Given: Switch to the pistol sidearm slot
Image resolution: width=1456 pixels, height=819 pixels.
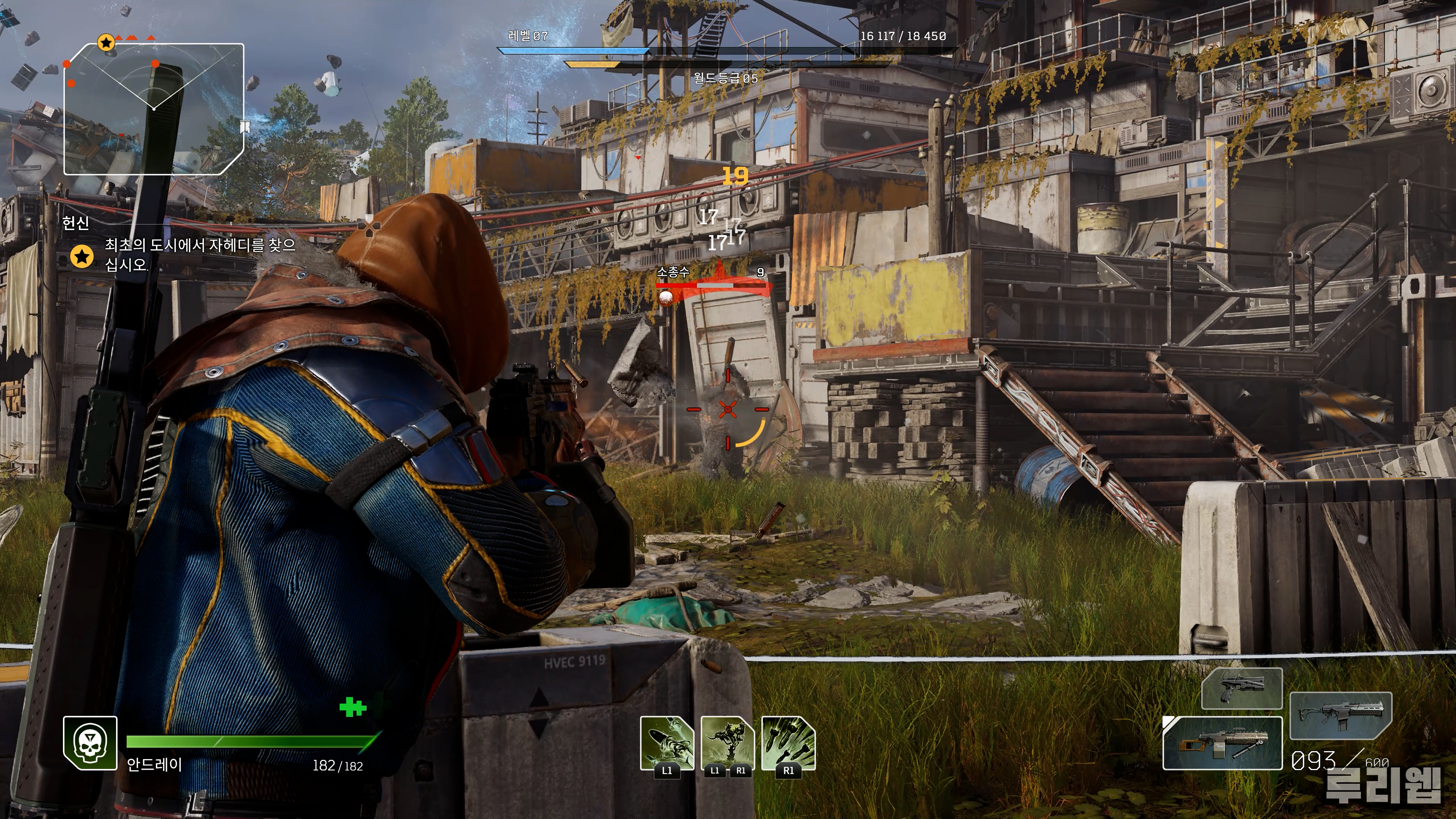Looking at the screenshot, I should (x=1241, y=688).
